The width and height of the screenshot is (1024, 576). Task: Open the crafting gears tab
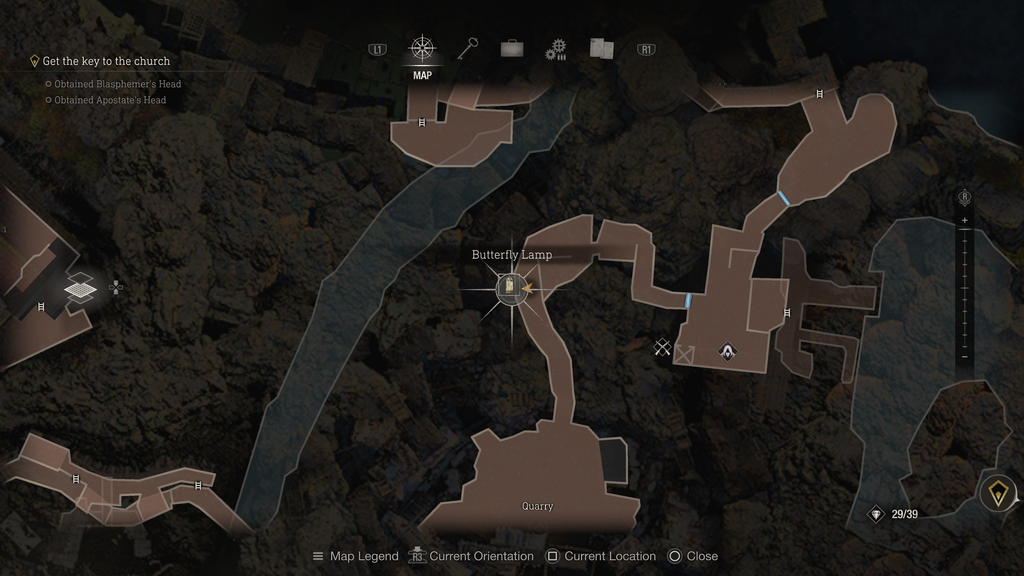click(x=556, y=49)
